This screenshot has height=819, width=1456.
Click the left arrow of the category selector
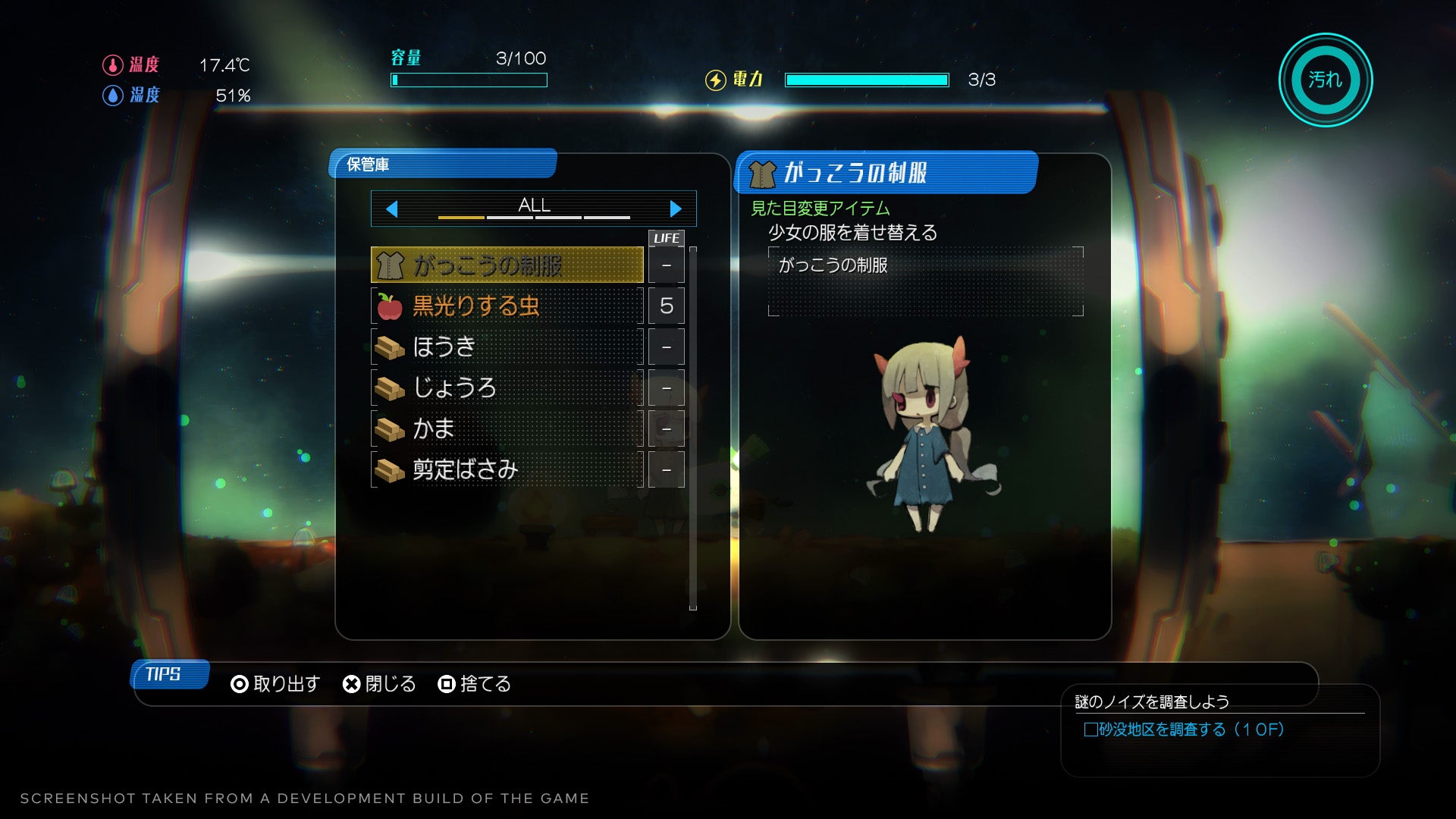(x=392, y=209)
